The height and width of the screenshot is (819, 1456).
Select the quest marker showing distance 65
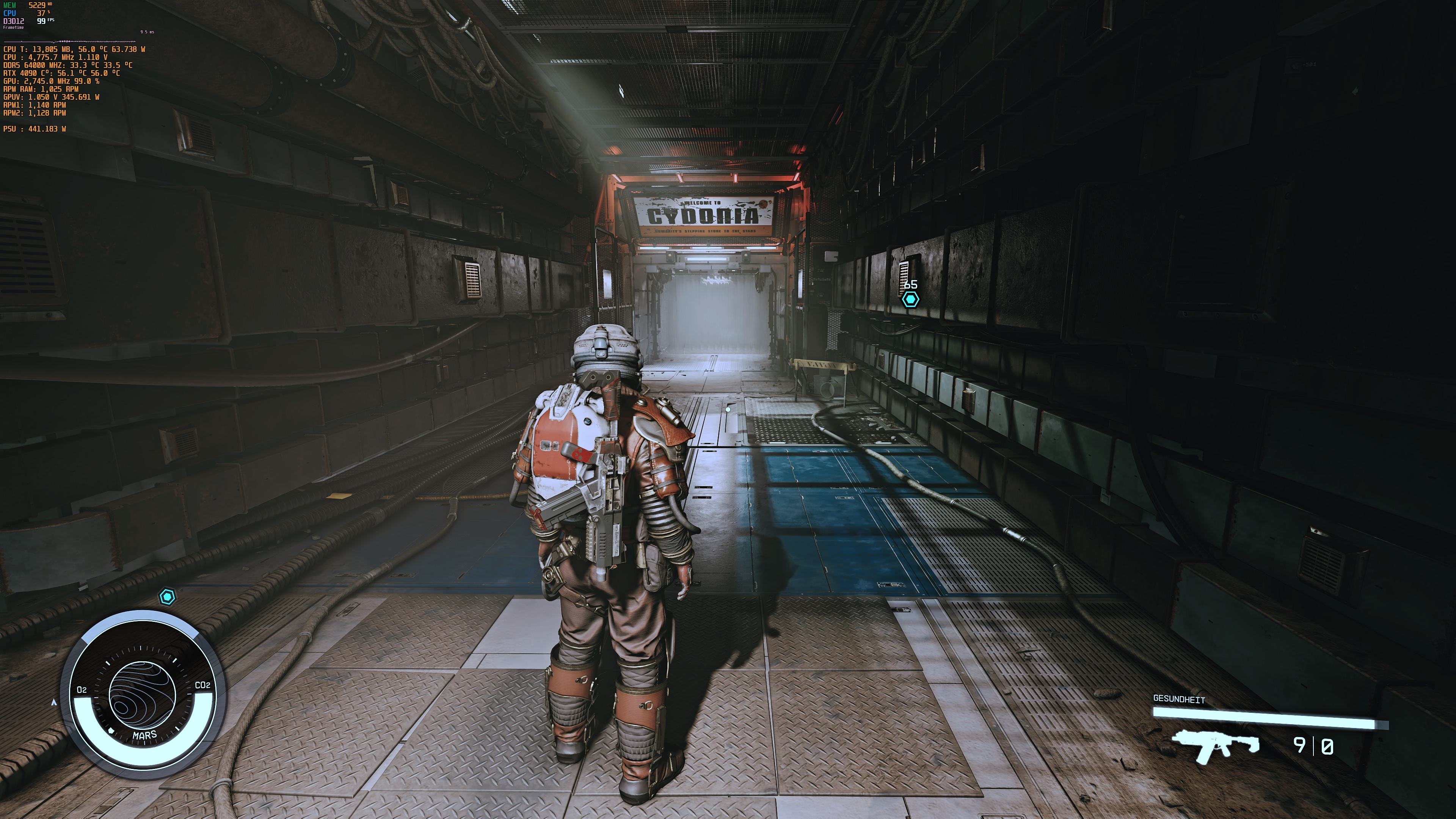(x=910, y=299)
